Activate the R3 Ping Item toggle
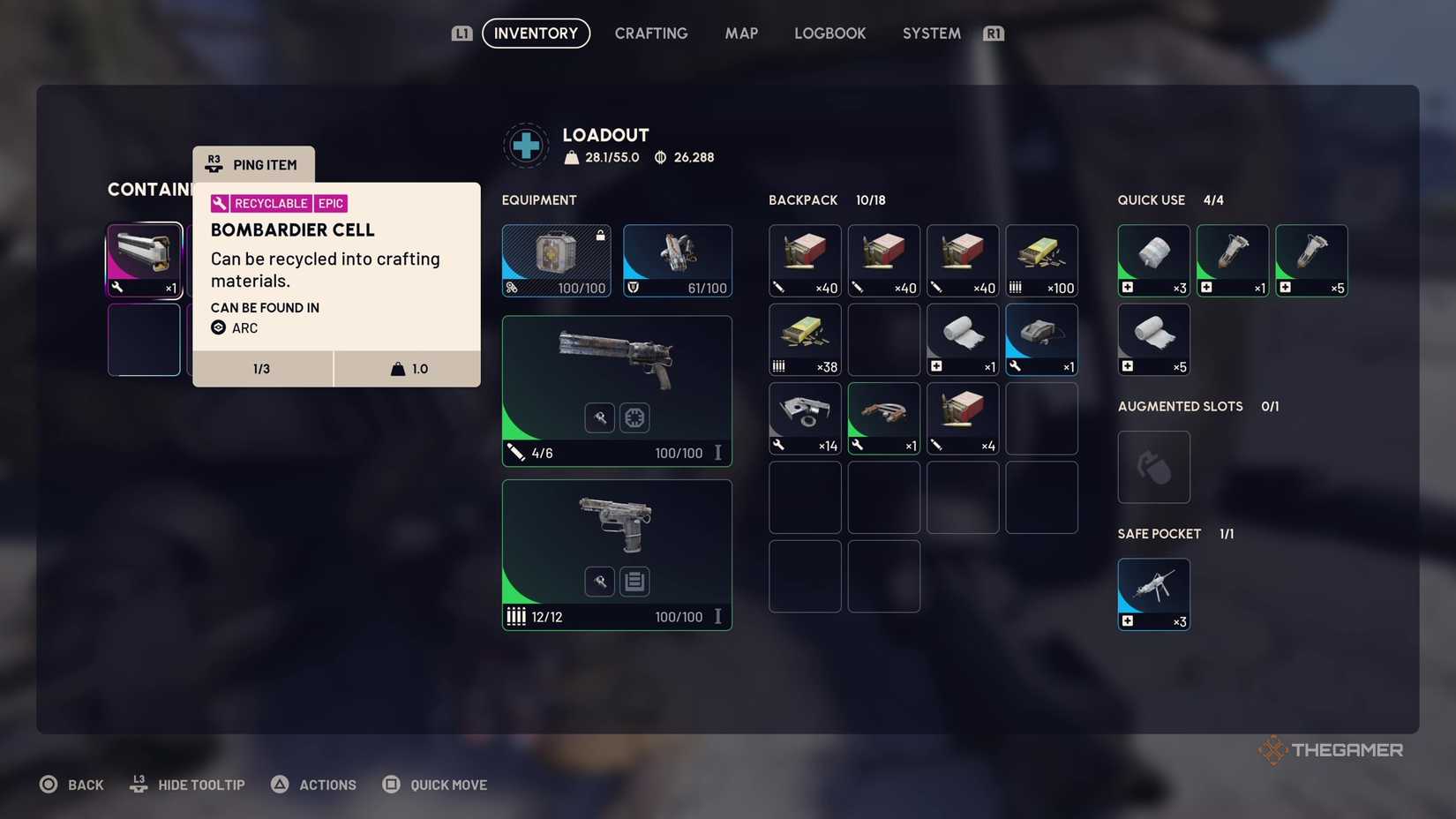This screenshot has width=1456, height=819. pyautogui.click(x=253, y=163)
